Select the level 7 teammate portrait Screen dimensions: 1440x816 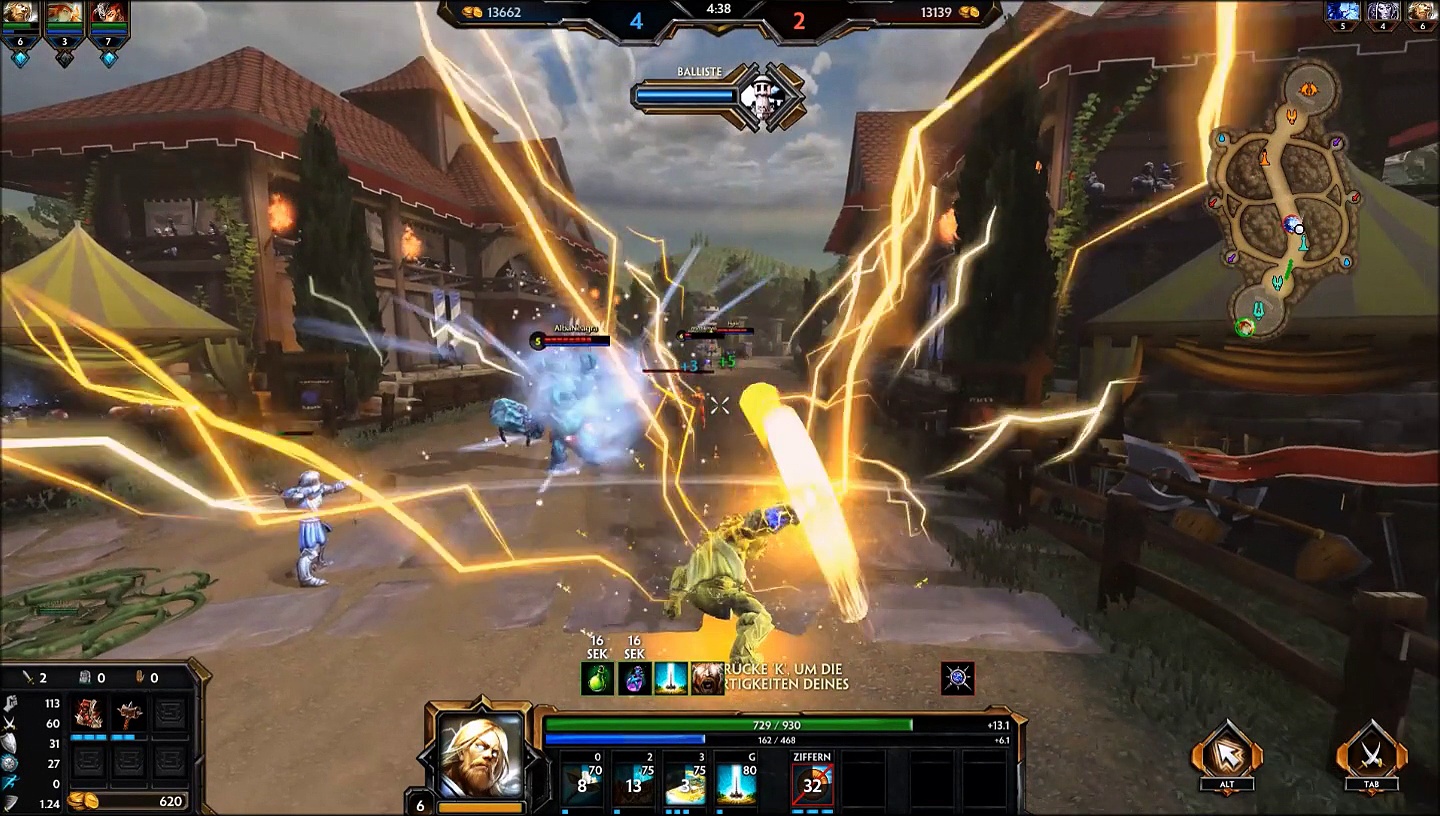click(x=109, y=14)
